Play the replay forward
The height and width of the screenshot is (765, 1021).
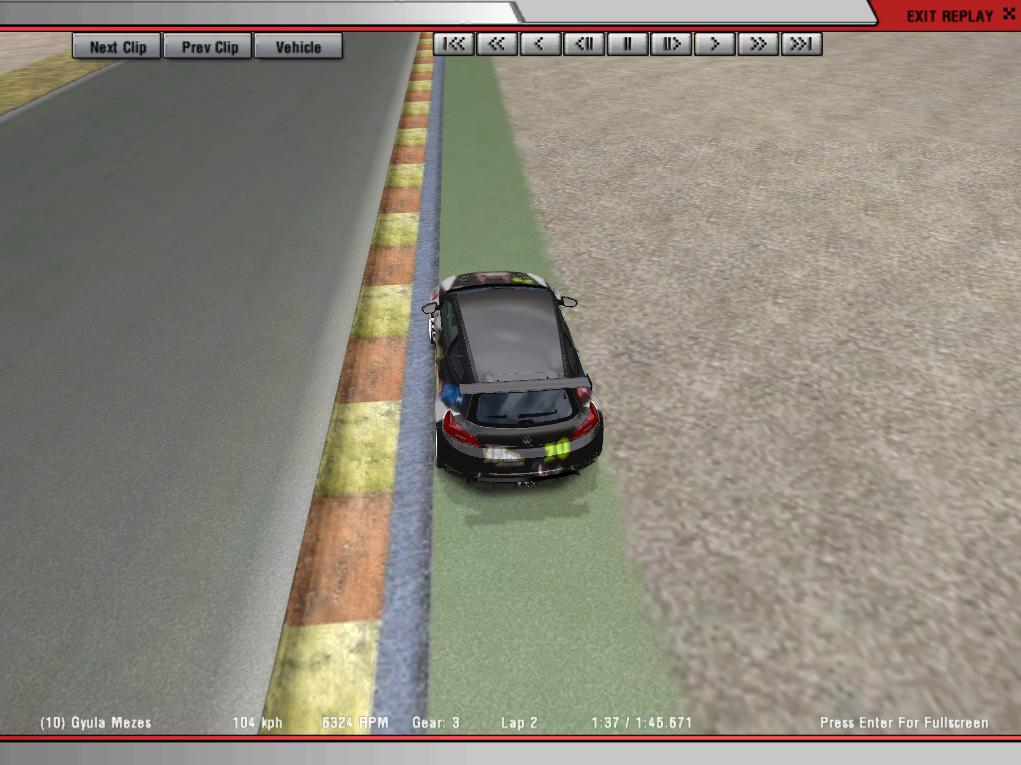click(x=715, y=44)
